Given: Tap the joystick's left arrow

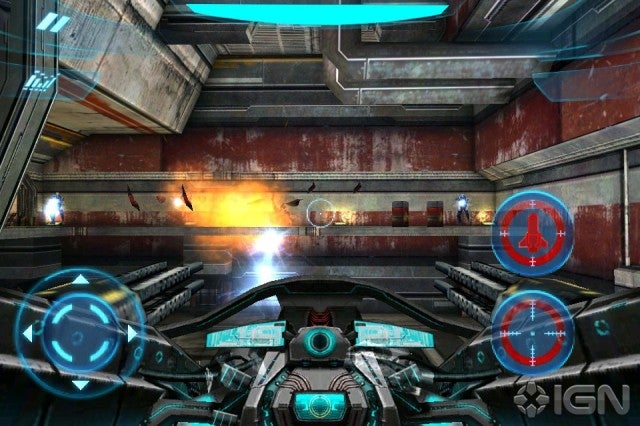Looking at the screenshot, I should [x=28, y=331].
